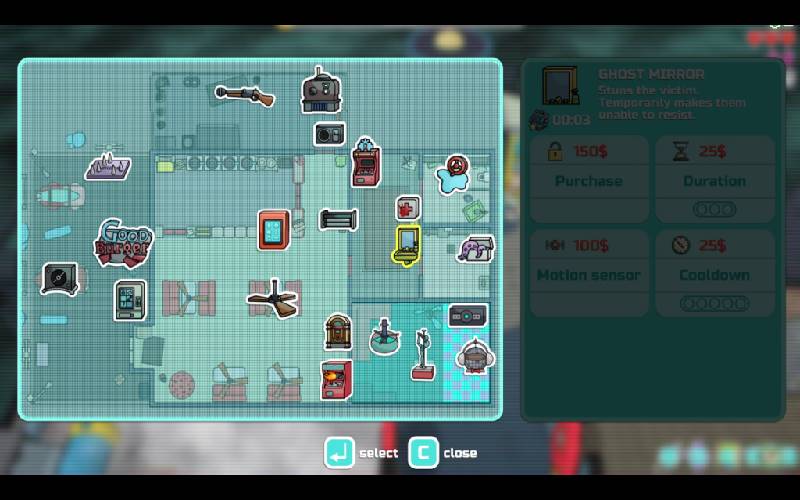This screenshot has height=500, width=800.
Task: Choose the robot head trap icon
Action: tap(321, 91)
